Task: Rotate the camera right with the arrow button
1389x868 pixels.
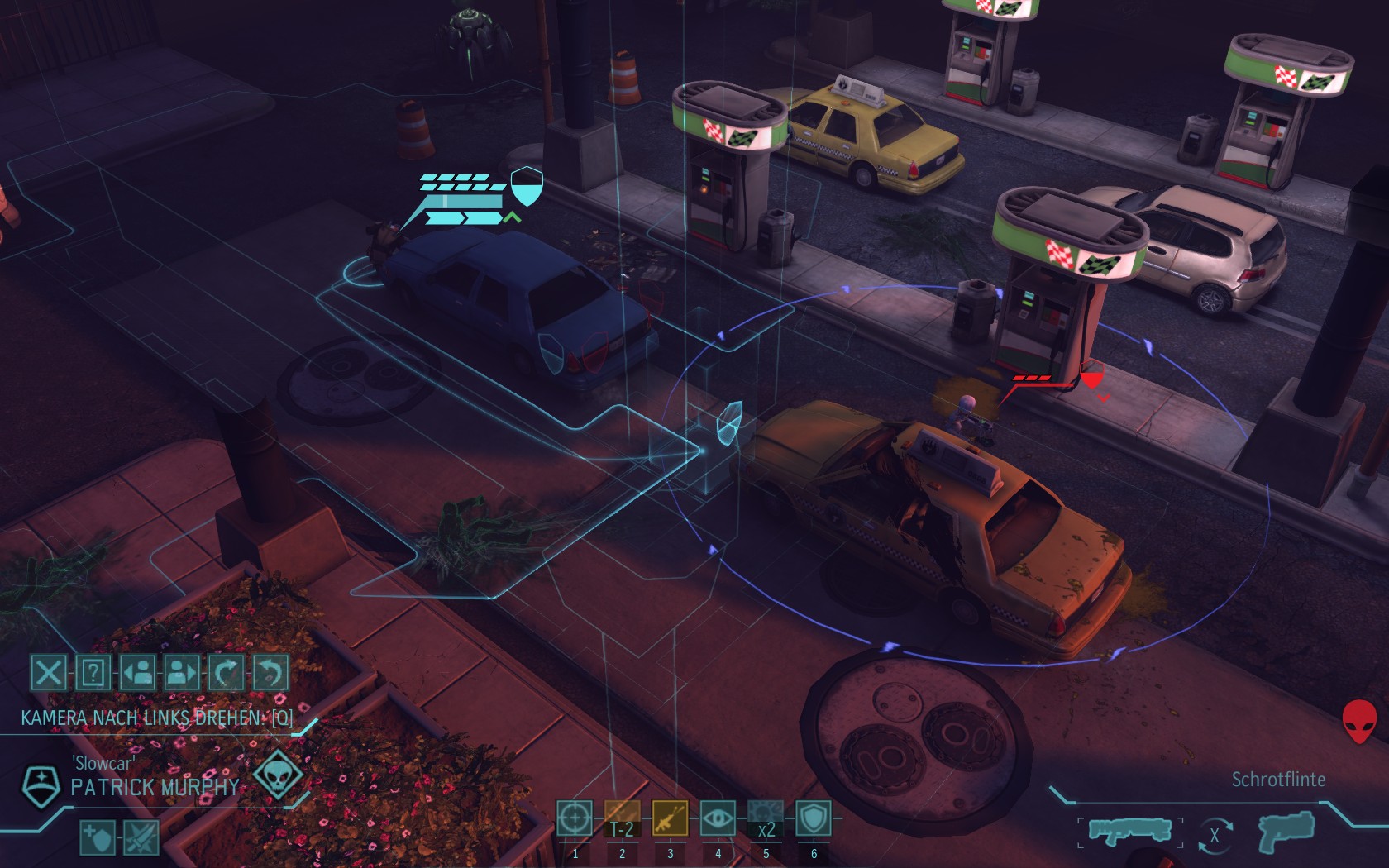Action: pyautogui.click(x=270, y=673)
